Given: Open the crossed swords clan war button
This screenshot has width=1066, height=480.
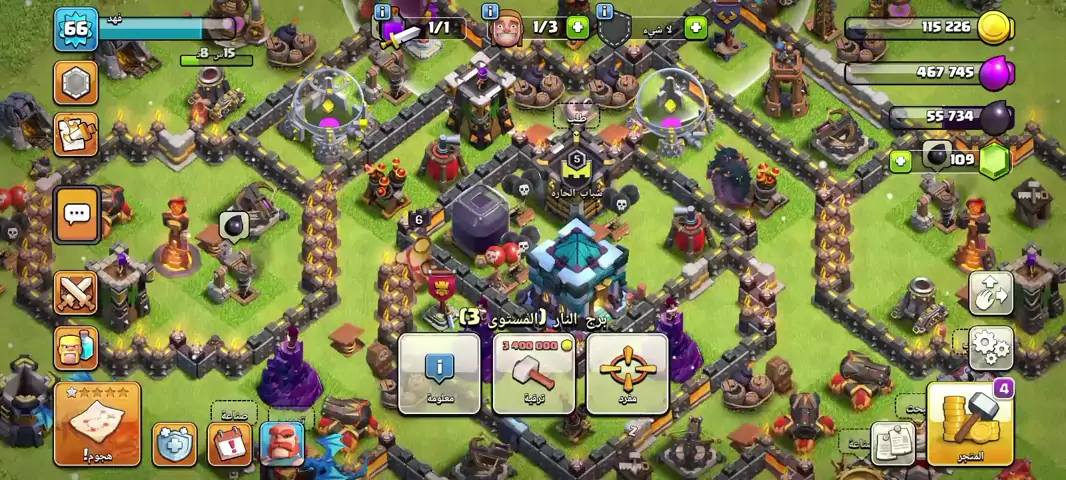Looking at the screenshot, I should tap(76, 293).
